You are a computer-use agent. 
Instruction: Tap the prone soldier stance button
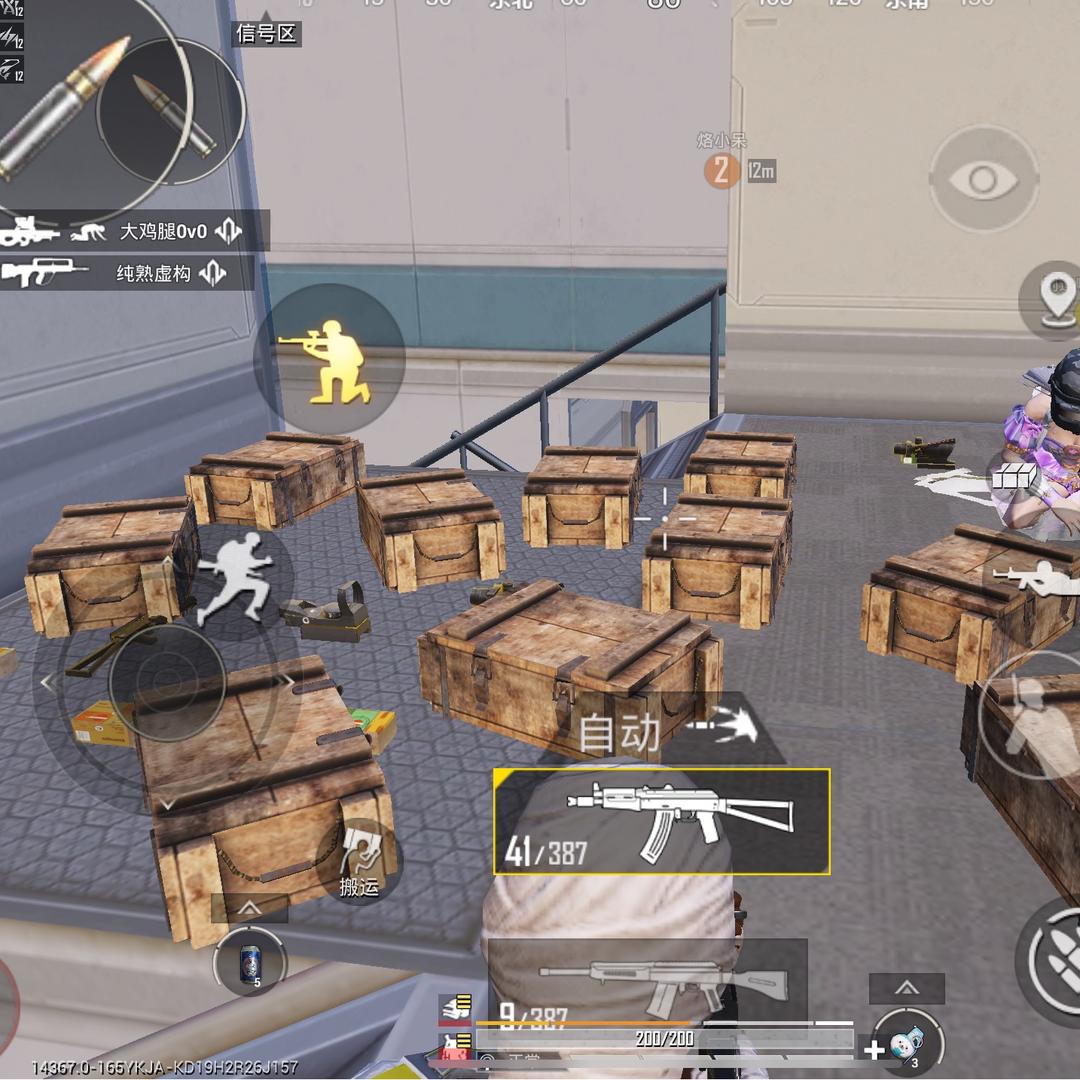tap(1036, 577)
